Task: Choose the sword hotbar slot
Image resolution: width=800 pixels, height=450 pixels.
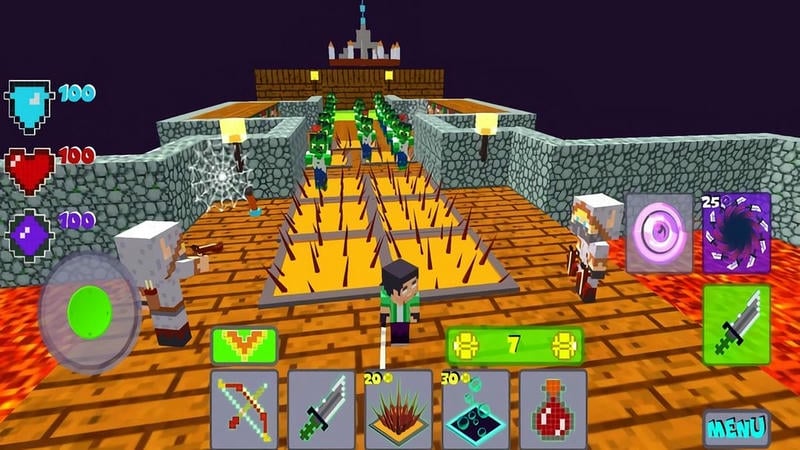Action: [321, 409]
